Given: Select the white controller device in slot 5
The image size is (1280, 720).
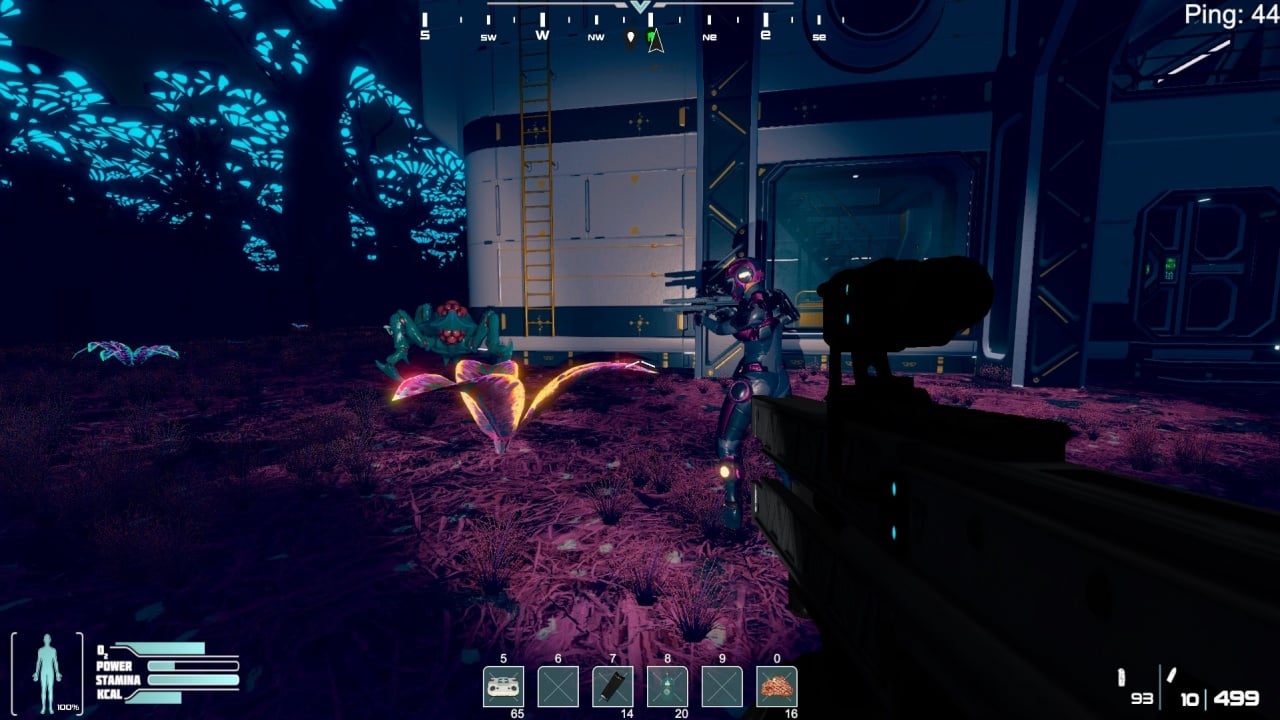Looking at the screenshot, I should [503, 687].
